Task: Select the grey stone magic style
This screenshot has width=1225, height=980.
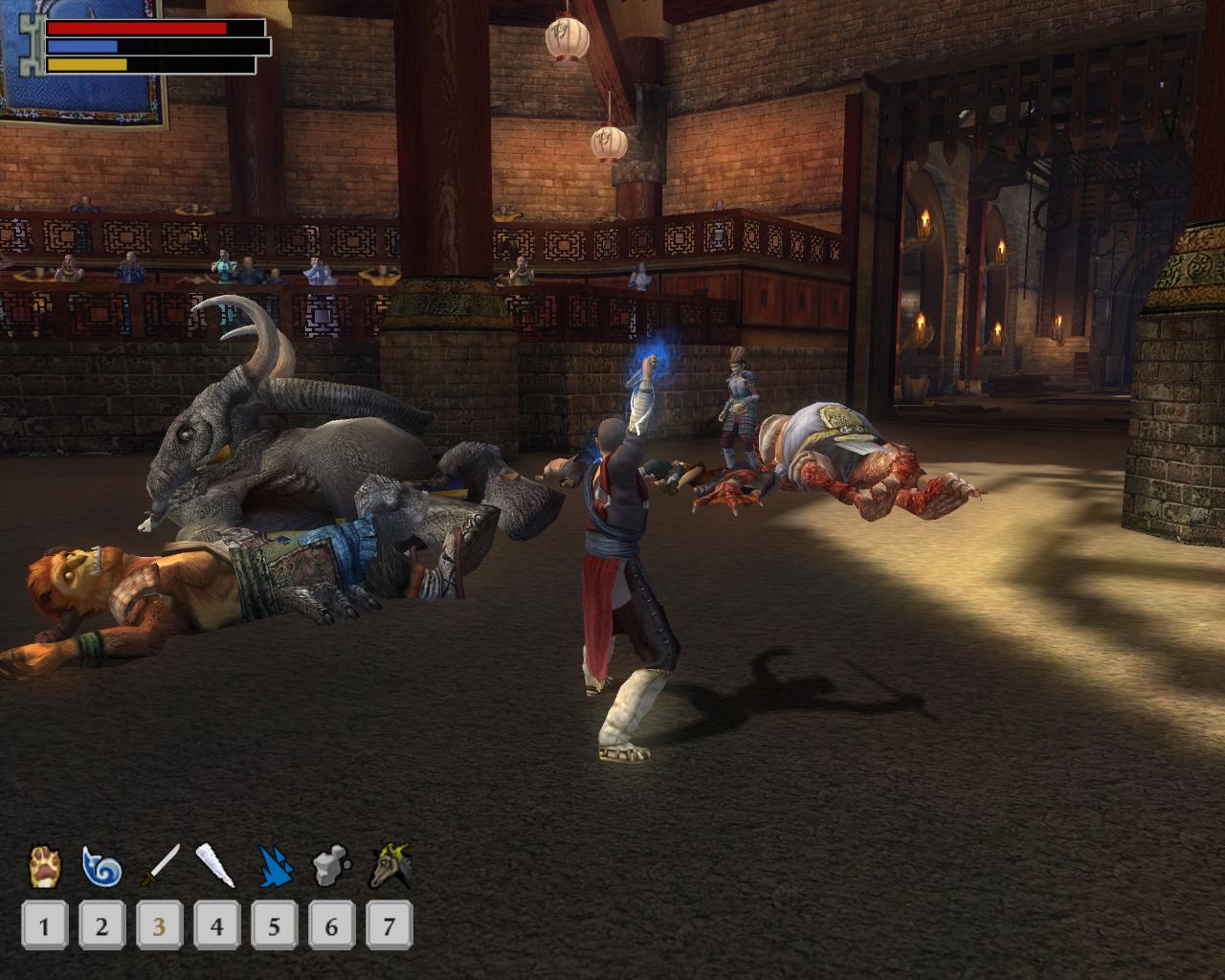Action: [331, 866]
